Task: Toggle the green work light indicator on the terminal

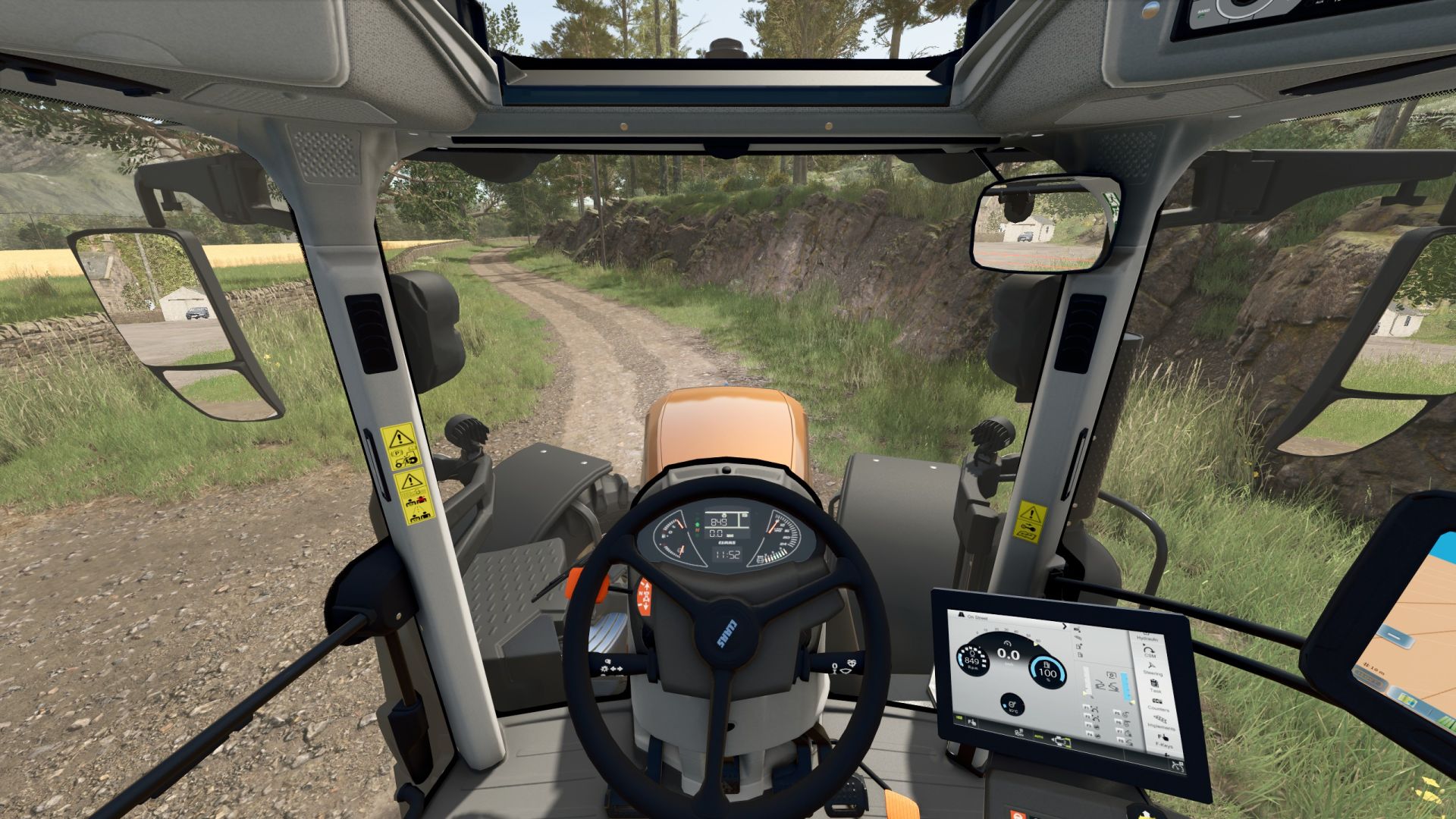Action: click(x=959, y=717)
